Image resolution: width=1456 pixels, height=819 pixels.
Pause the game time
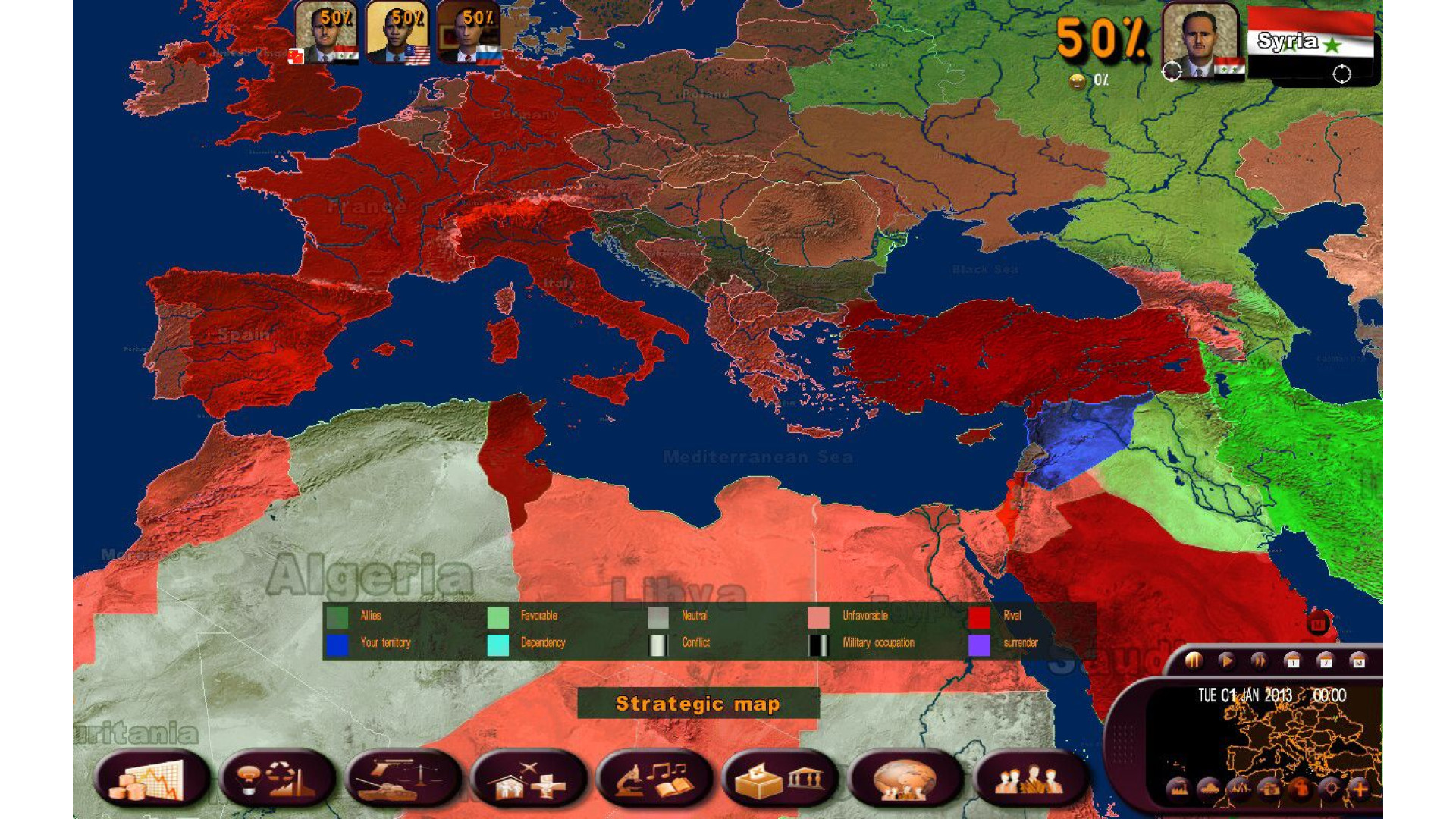[x=1193, y=661]
